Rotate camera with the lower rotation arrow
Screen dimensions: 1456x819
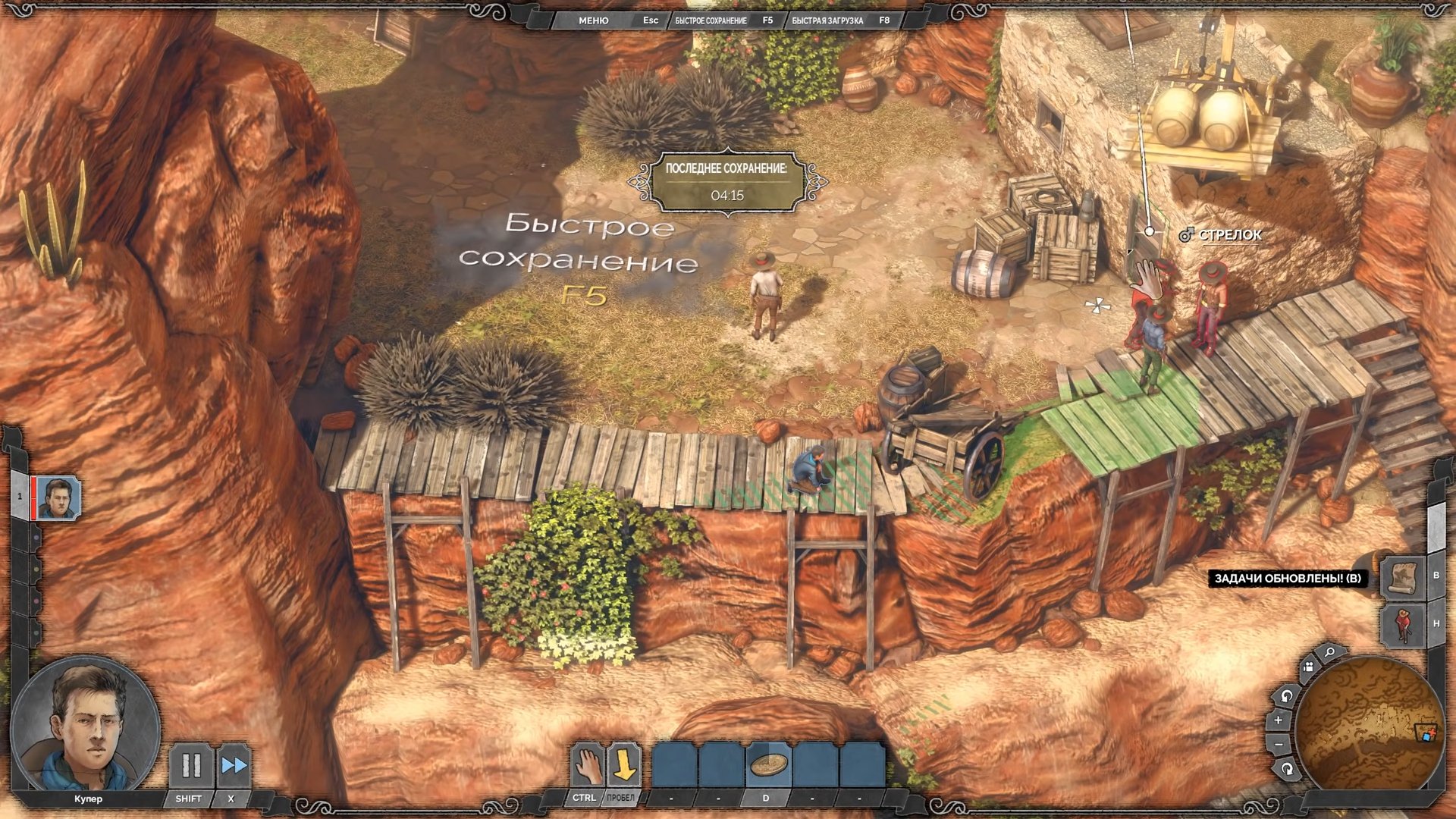(1287, 769)
